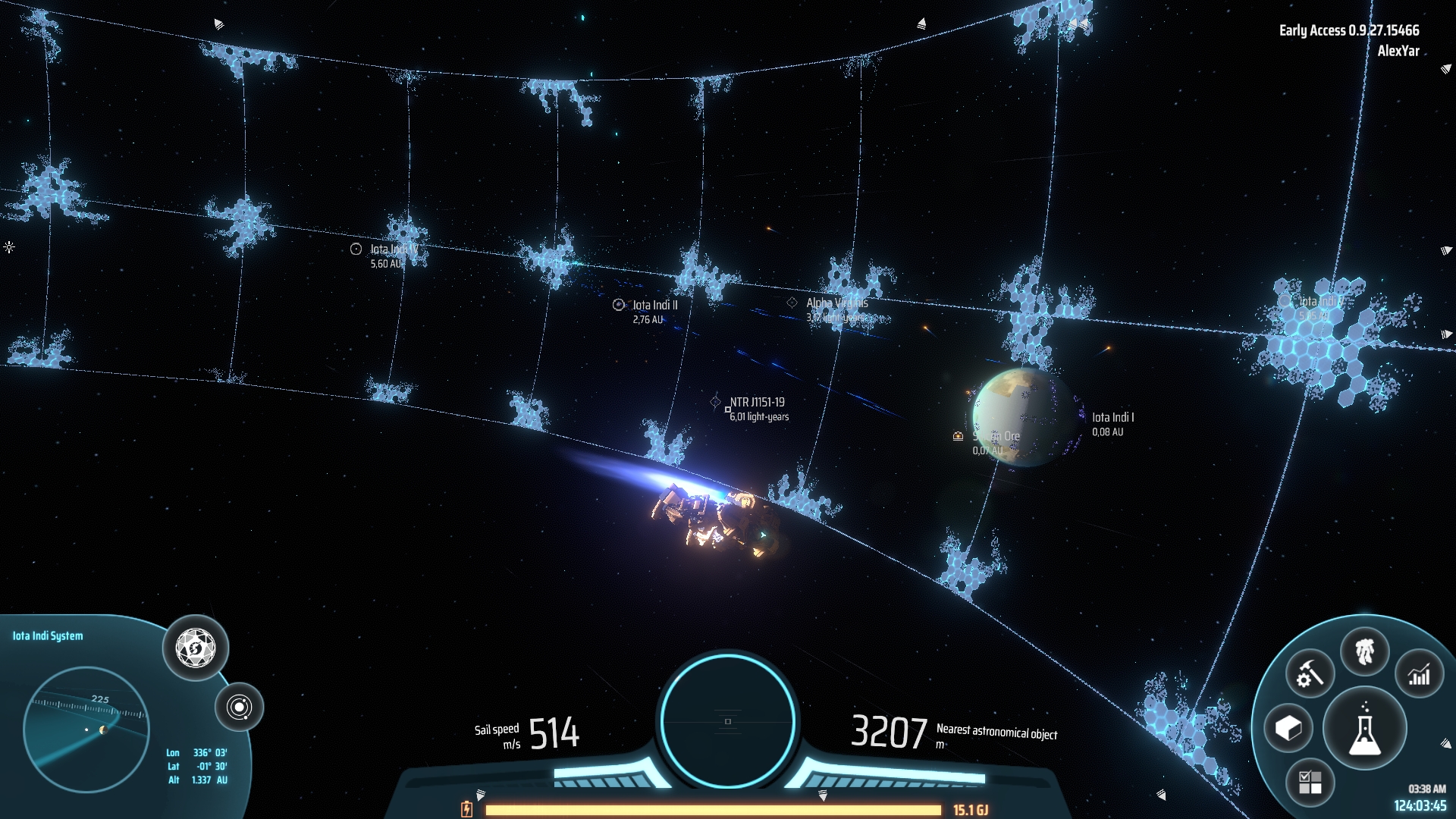The width and height of the screenshot is (1456, 819).
Task: Open the research flask tech tree
Action: pos(1364,729)
